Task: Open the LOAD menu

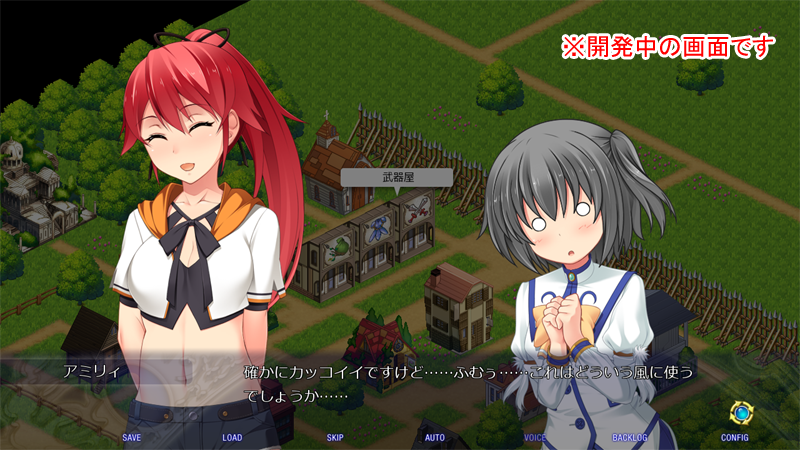Action: 232,437
